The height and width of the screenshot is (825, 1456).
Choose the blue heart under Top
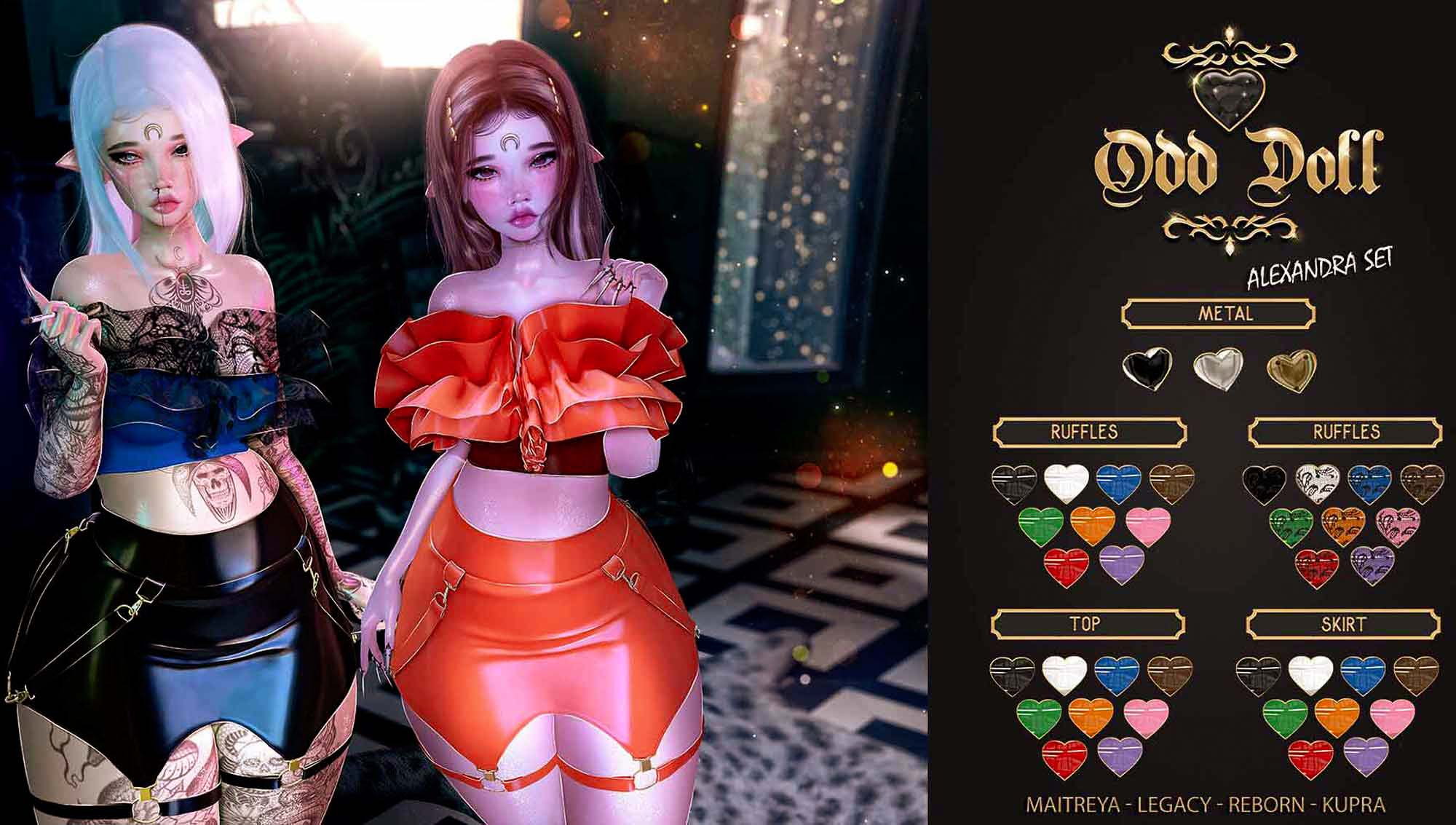click(x=1117, y=674)
